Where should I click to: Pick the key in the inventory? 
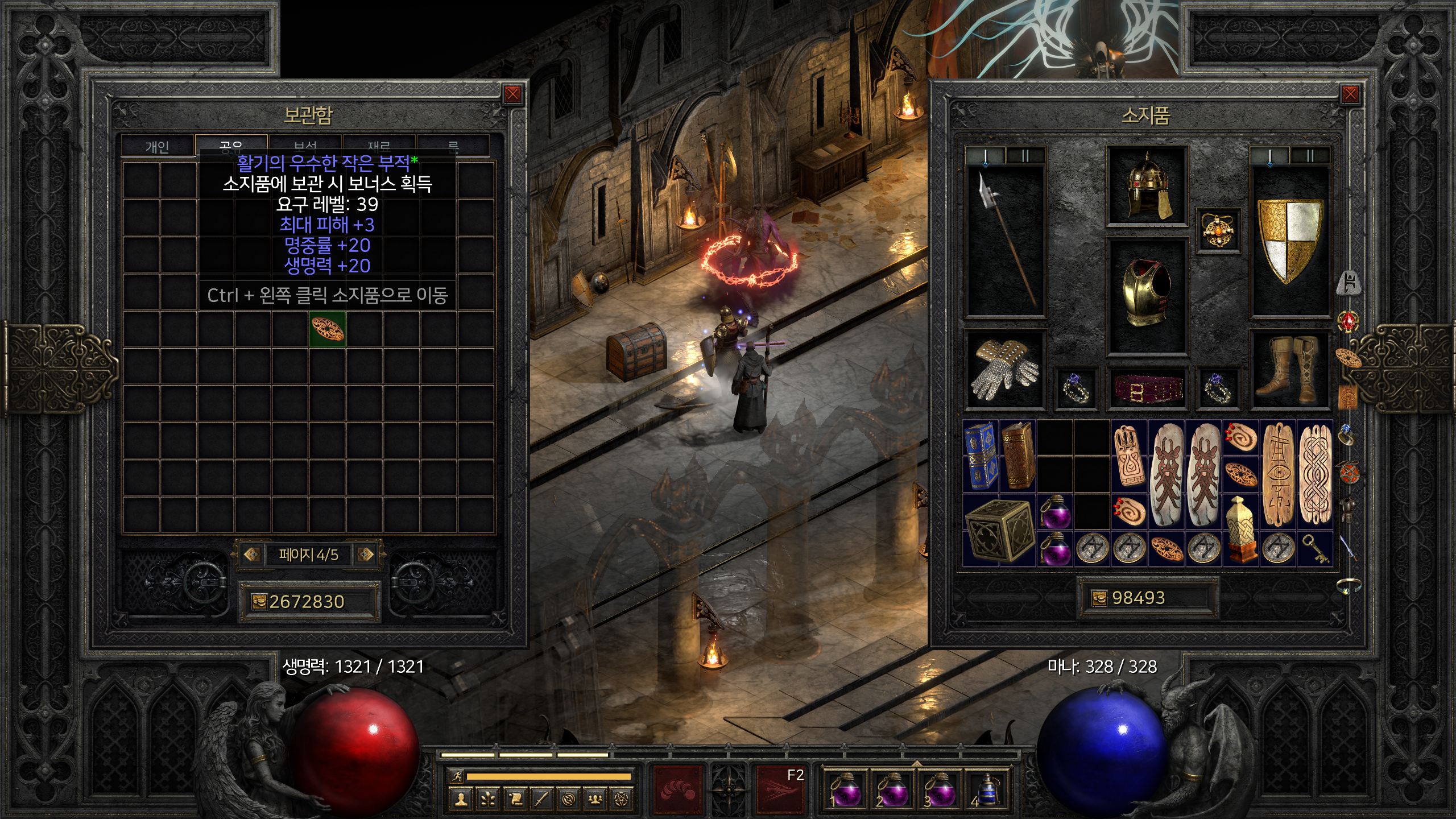pos(1315,548)
